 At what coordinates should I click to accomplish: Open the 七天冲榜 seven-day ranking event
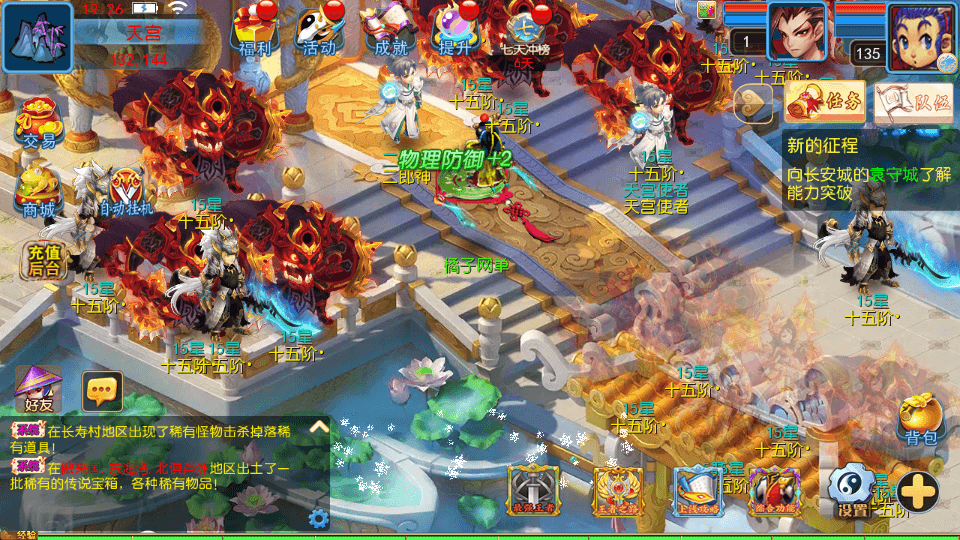coord(524,30)
